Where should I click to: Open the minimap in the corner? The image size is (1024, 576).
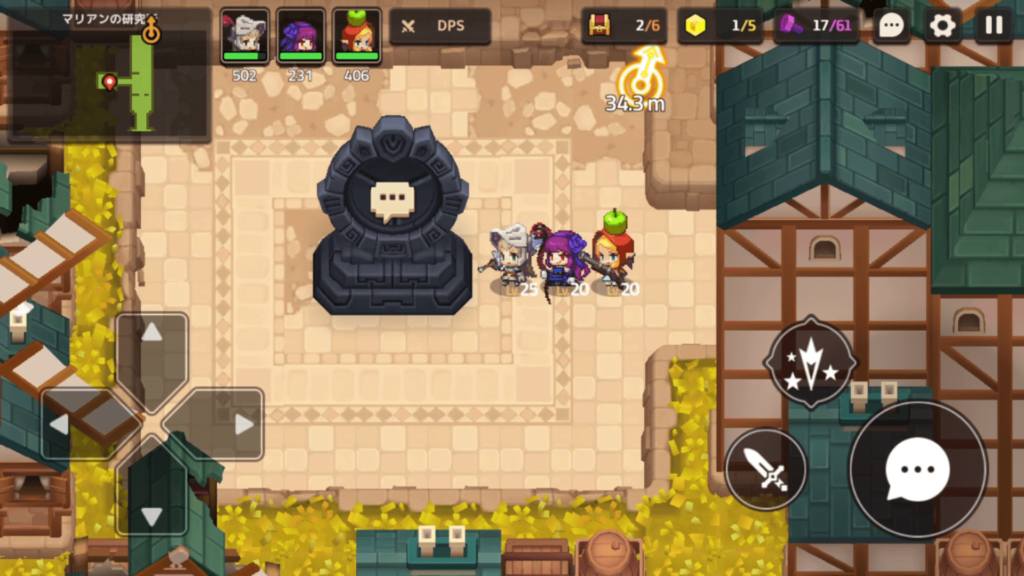point(108,75)
